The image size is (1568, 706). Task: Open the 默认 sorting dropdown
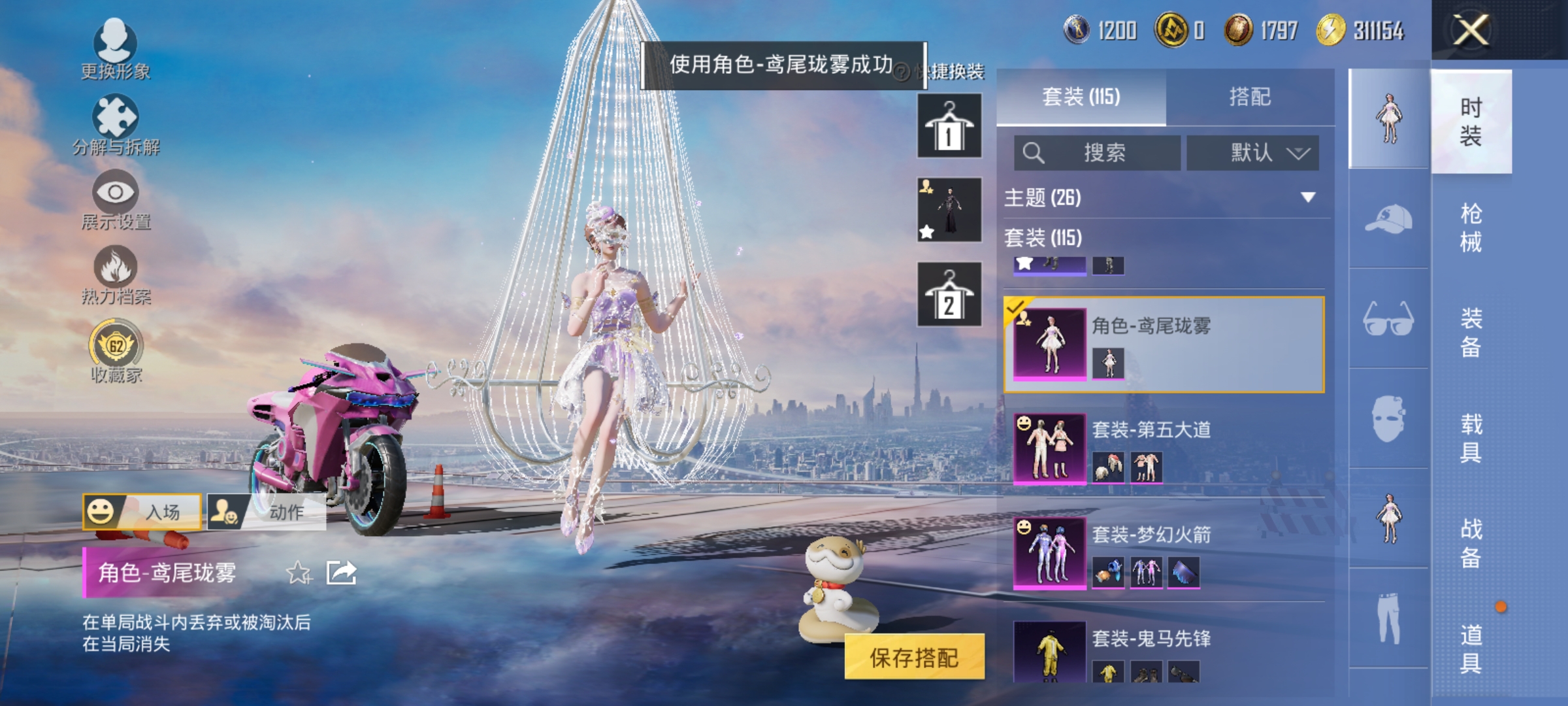click(1252, 152)
